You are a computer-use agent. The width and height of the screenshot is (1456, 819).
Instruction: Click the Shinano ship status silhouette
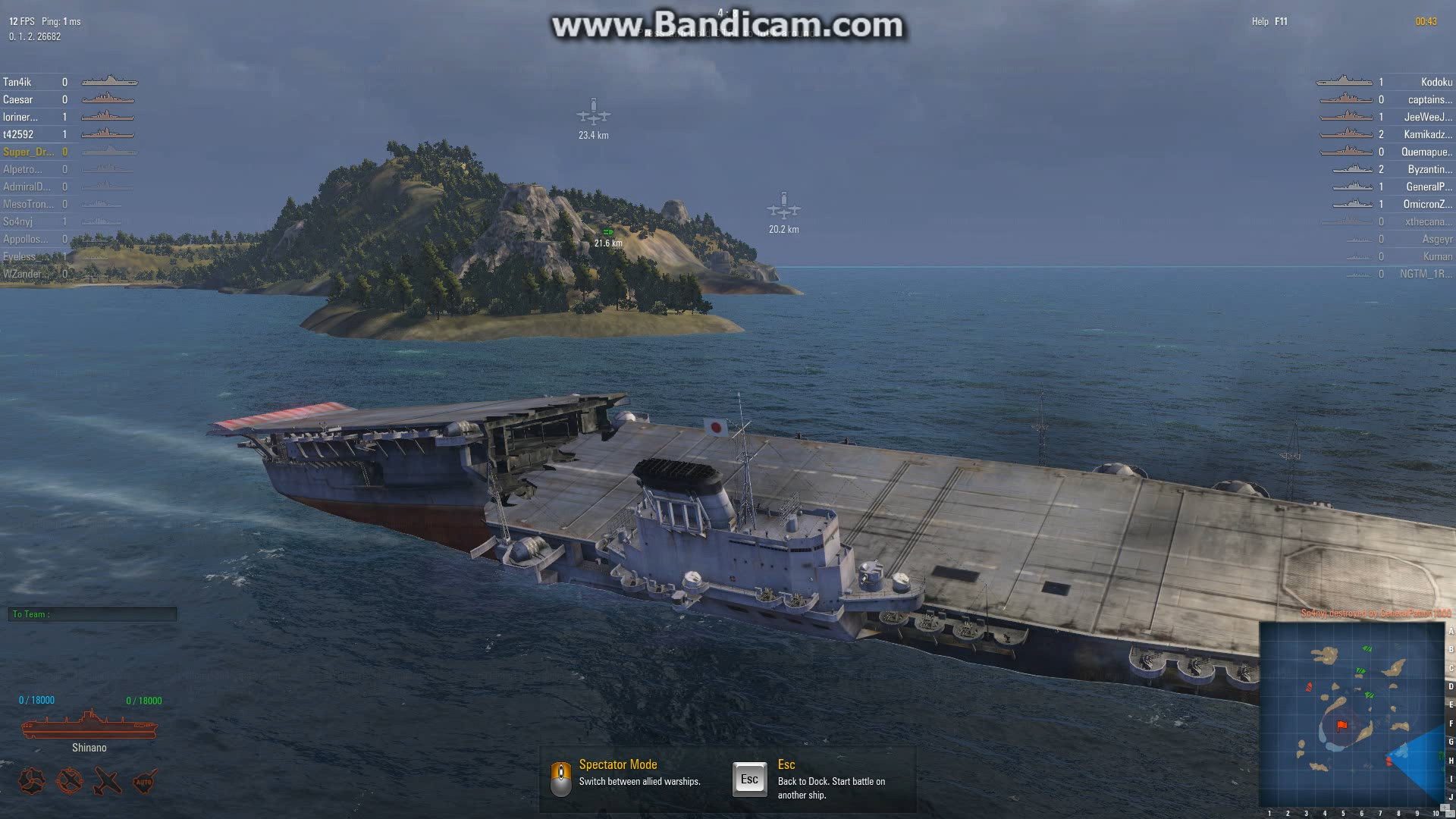click(x=89, y=726)
